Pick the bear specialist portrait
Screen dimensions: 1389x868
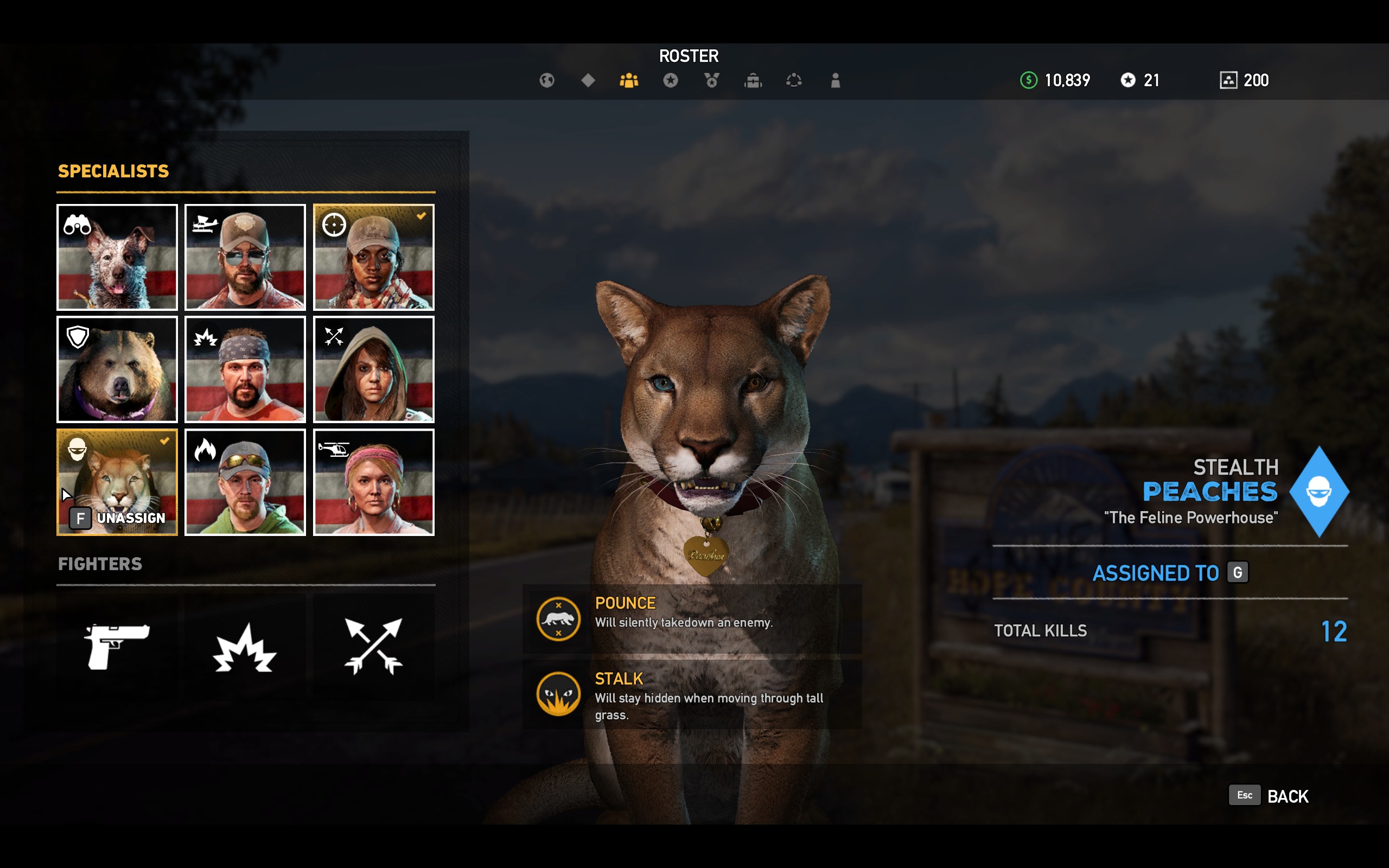[117, 369]
